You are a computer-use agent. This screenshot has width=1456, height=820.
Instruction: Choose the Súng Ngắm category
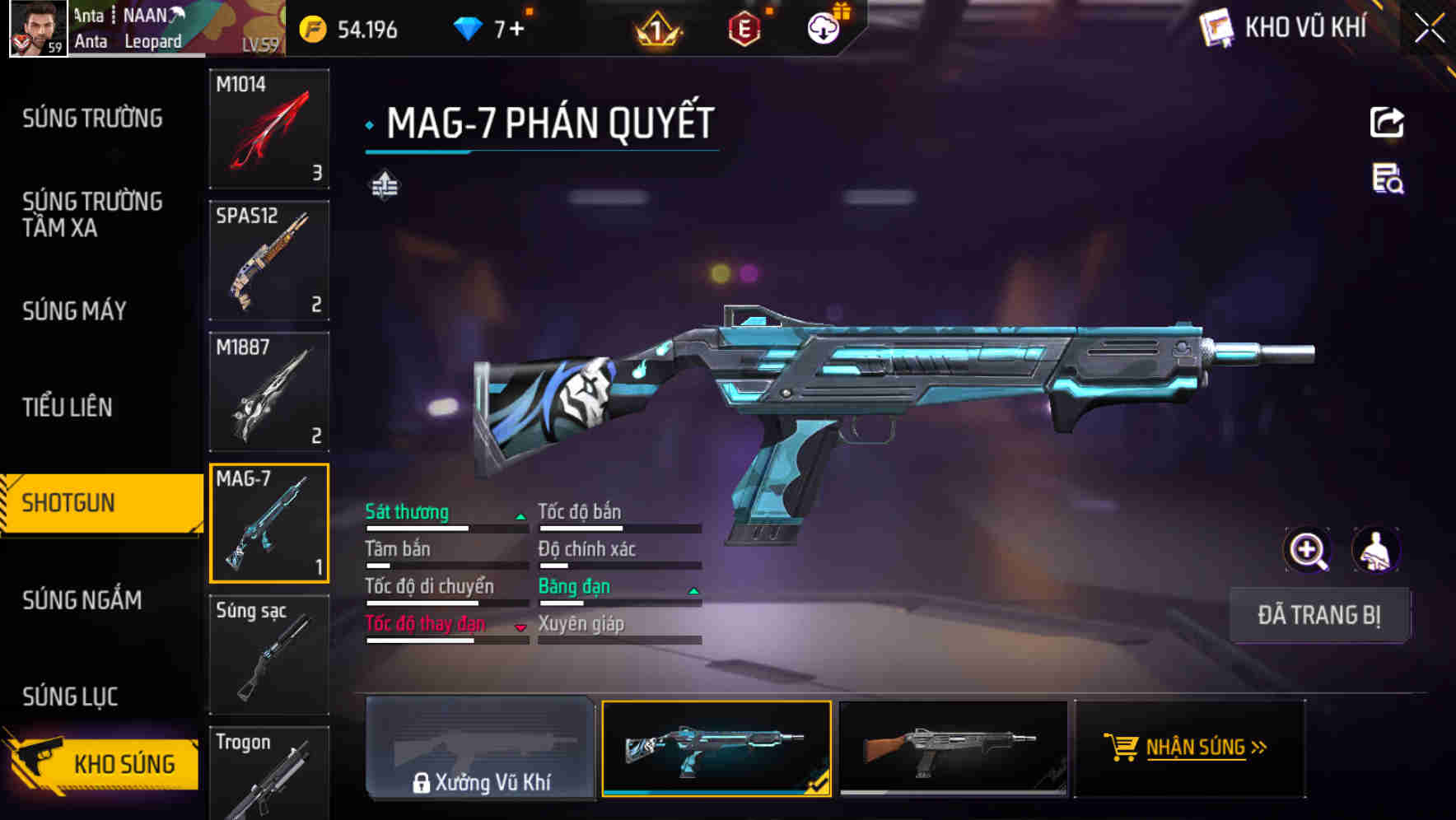pos(82,600)
